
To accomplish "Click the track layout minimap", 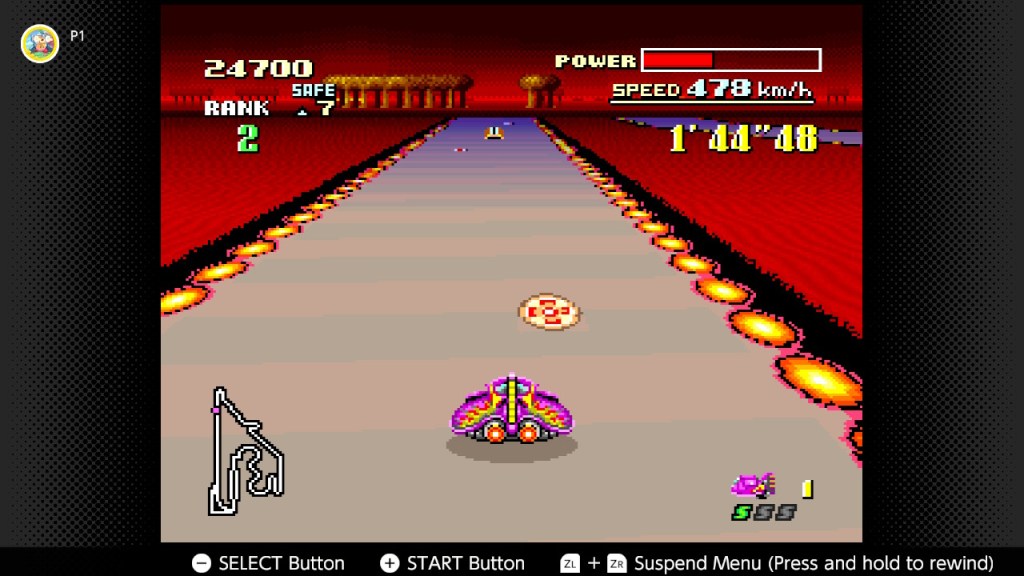I will (243, 453).
